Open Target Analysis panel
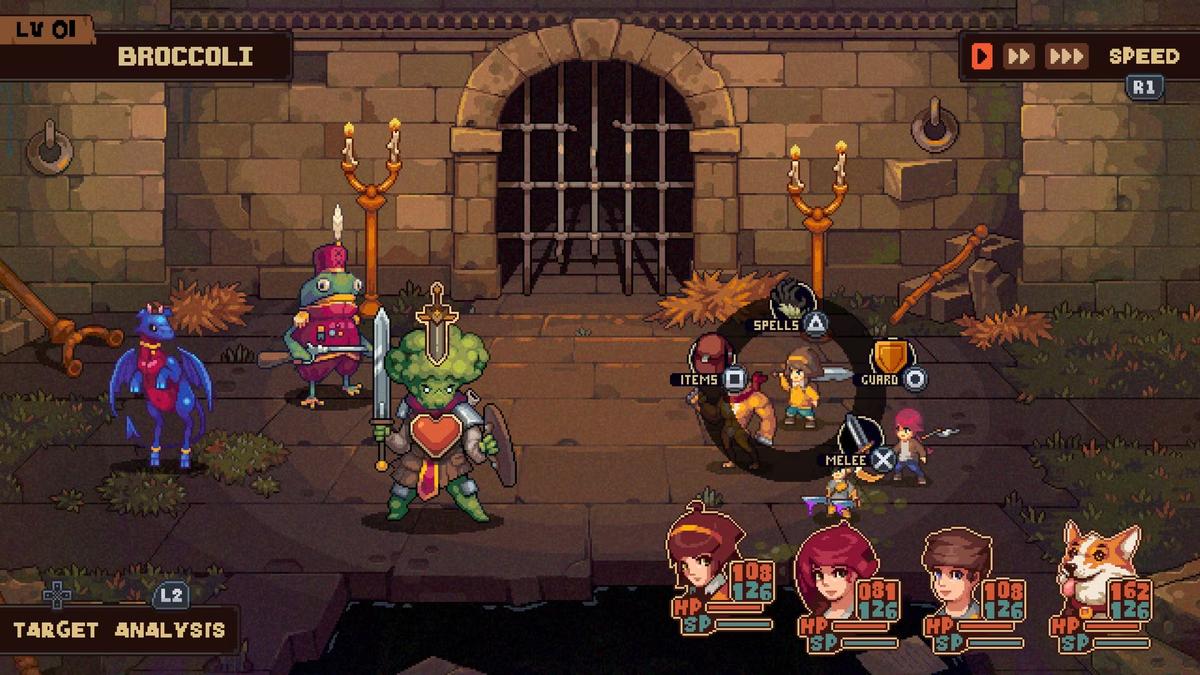The height and width of the screenshot is (675, 1200). [119, 630]
